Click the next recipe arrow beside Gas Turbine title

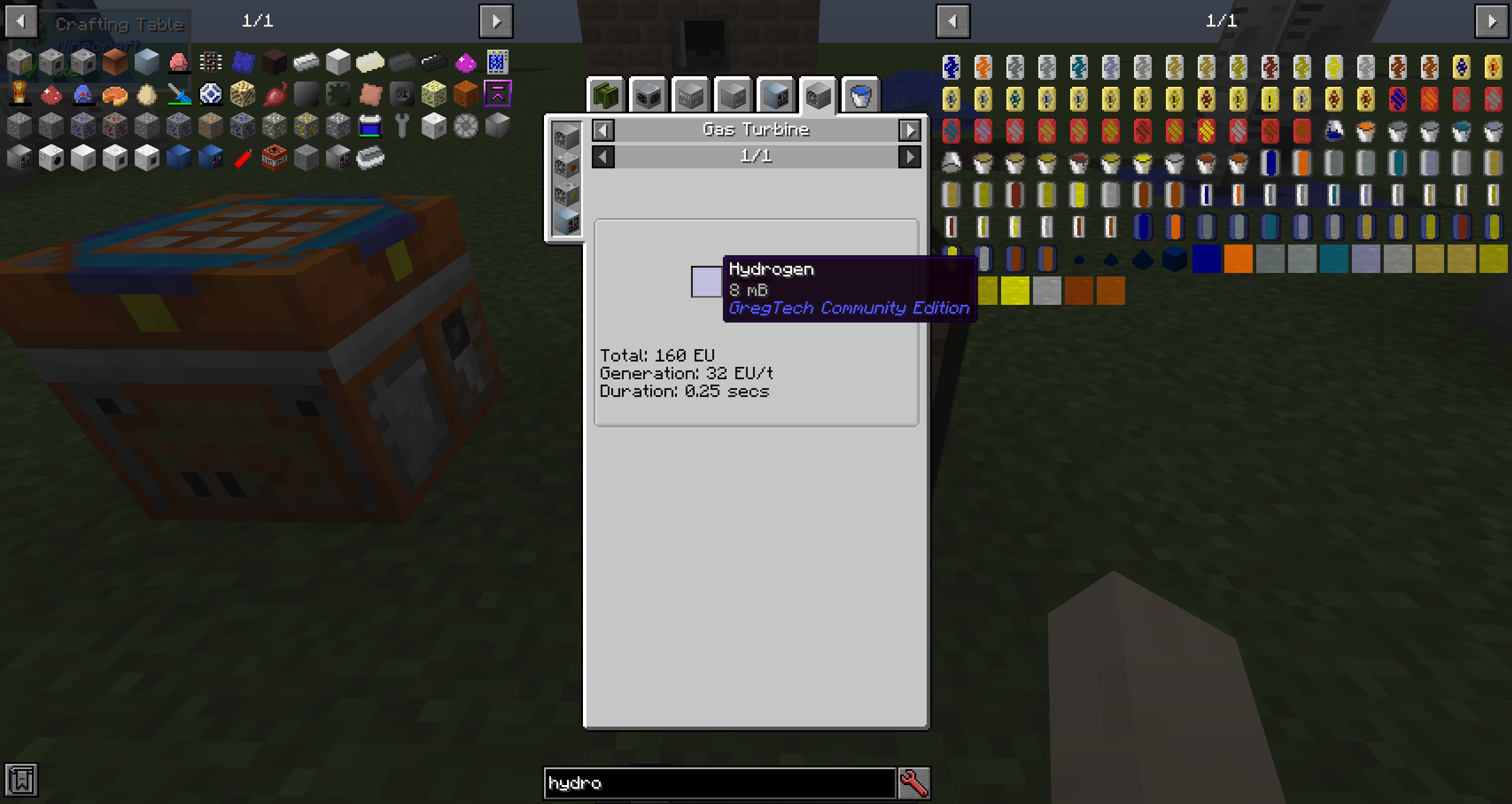pos(910,130)
